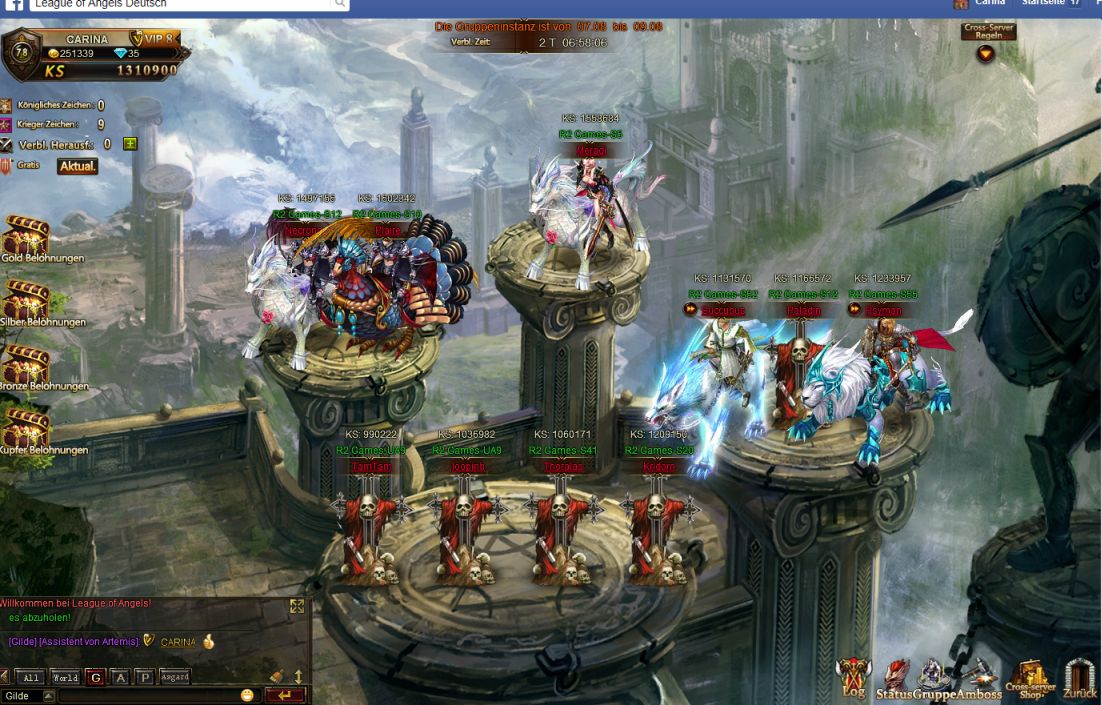This screenshot has height=705, width=1102.
Task: Switch chat to the All tab
Action: click(x=31, y=678)
